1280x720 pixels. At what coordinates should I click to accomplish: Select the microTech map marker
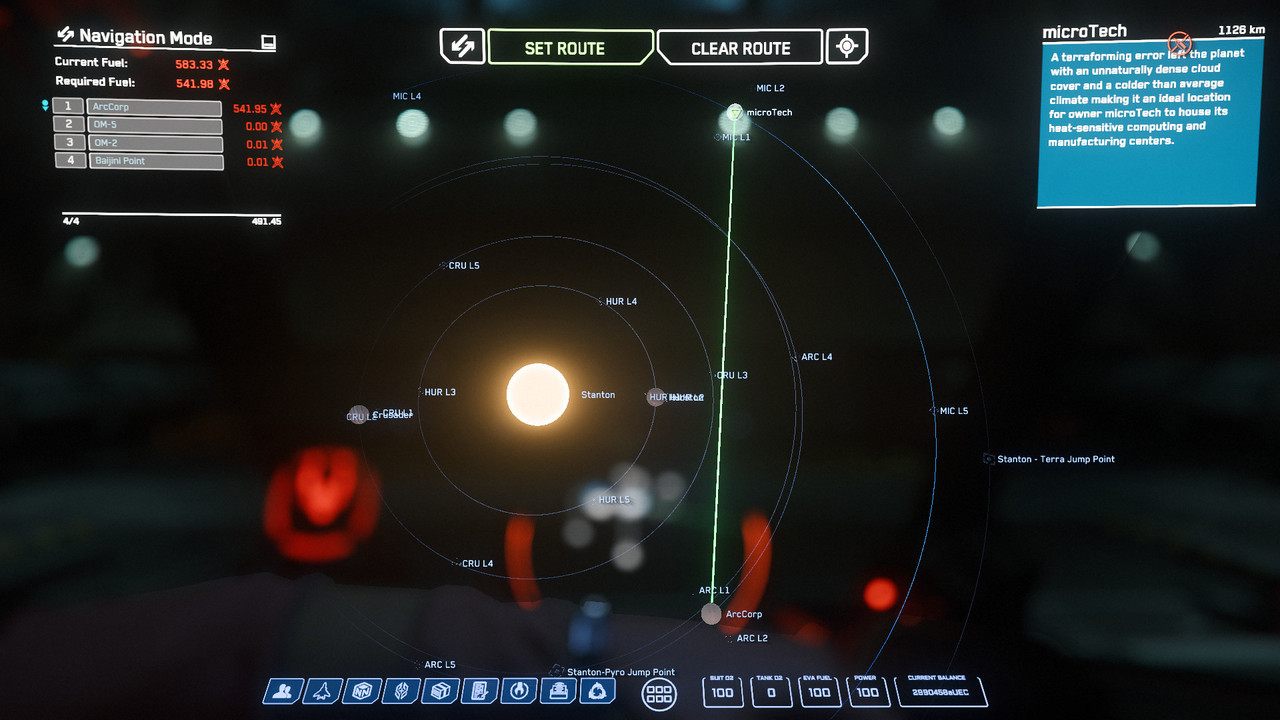pyautogui.click(x=735, y=112)
